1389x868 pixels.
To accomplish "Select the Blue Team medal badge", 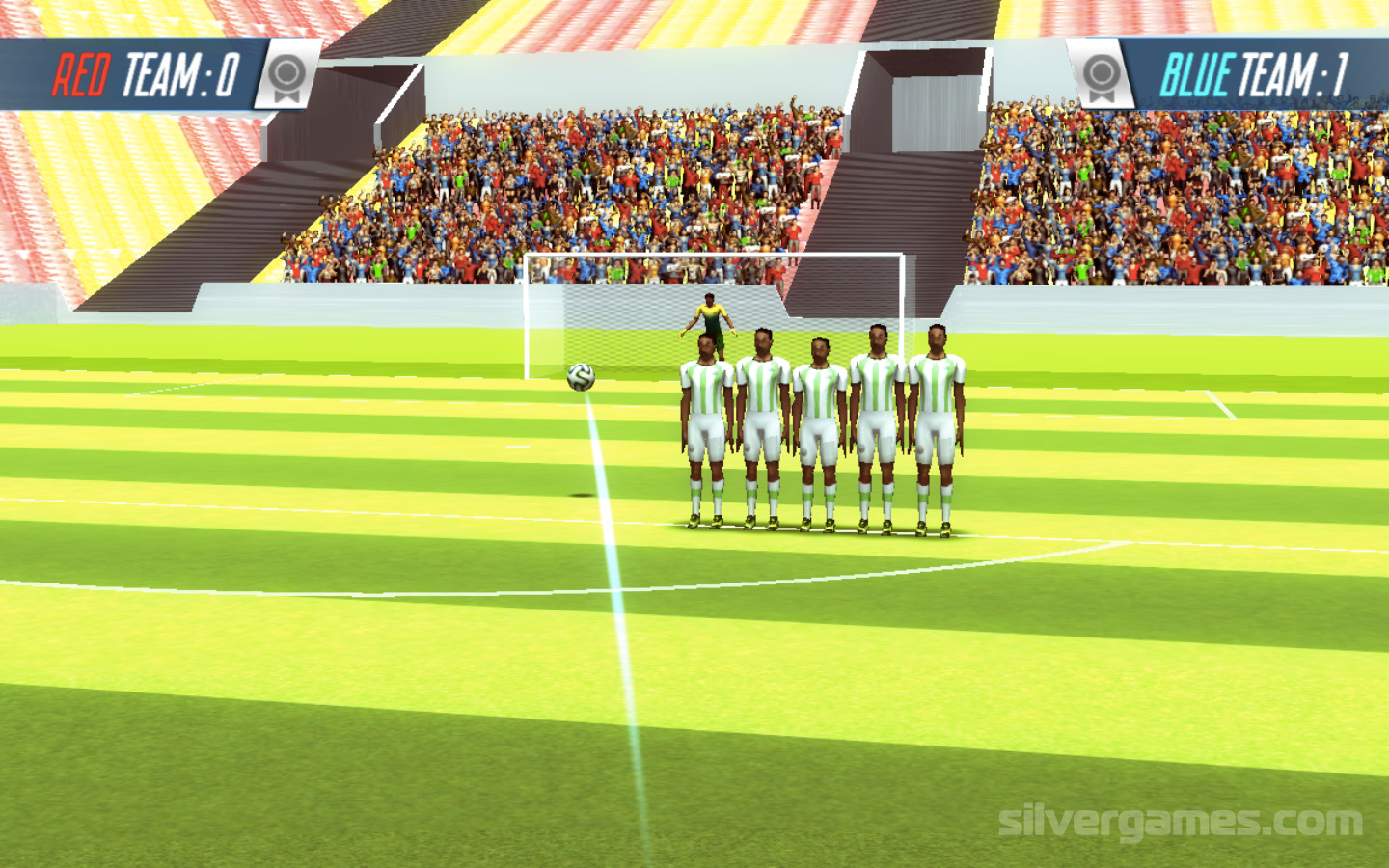I will point(1102,75).
